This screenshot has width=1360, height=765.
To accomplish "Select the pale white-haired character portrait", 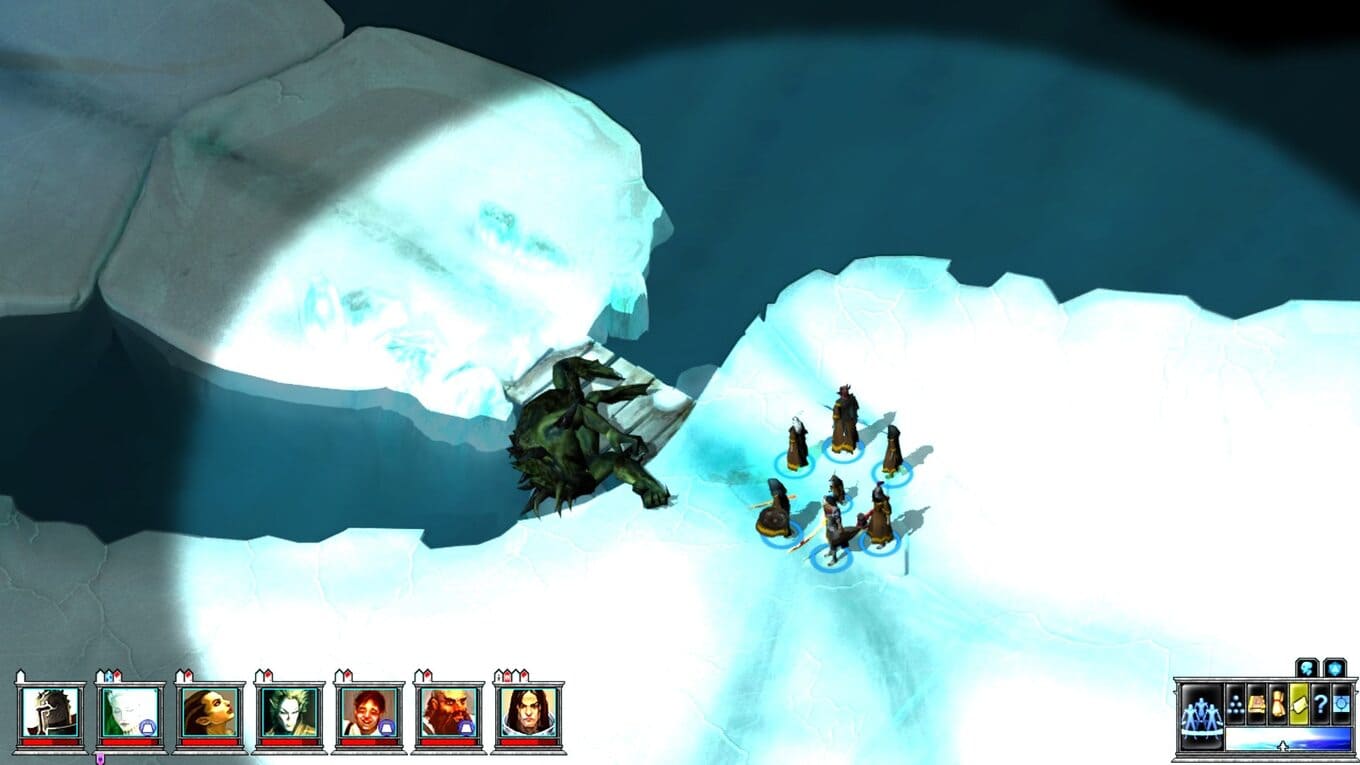I will click(x=130, y=713).
